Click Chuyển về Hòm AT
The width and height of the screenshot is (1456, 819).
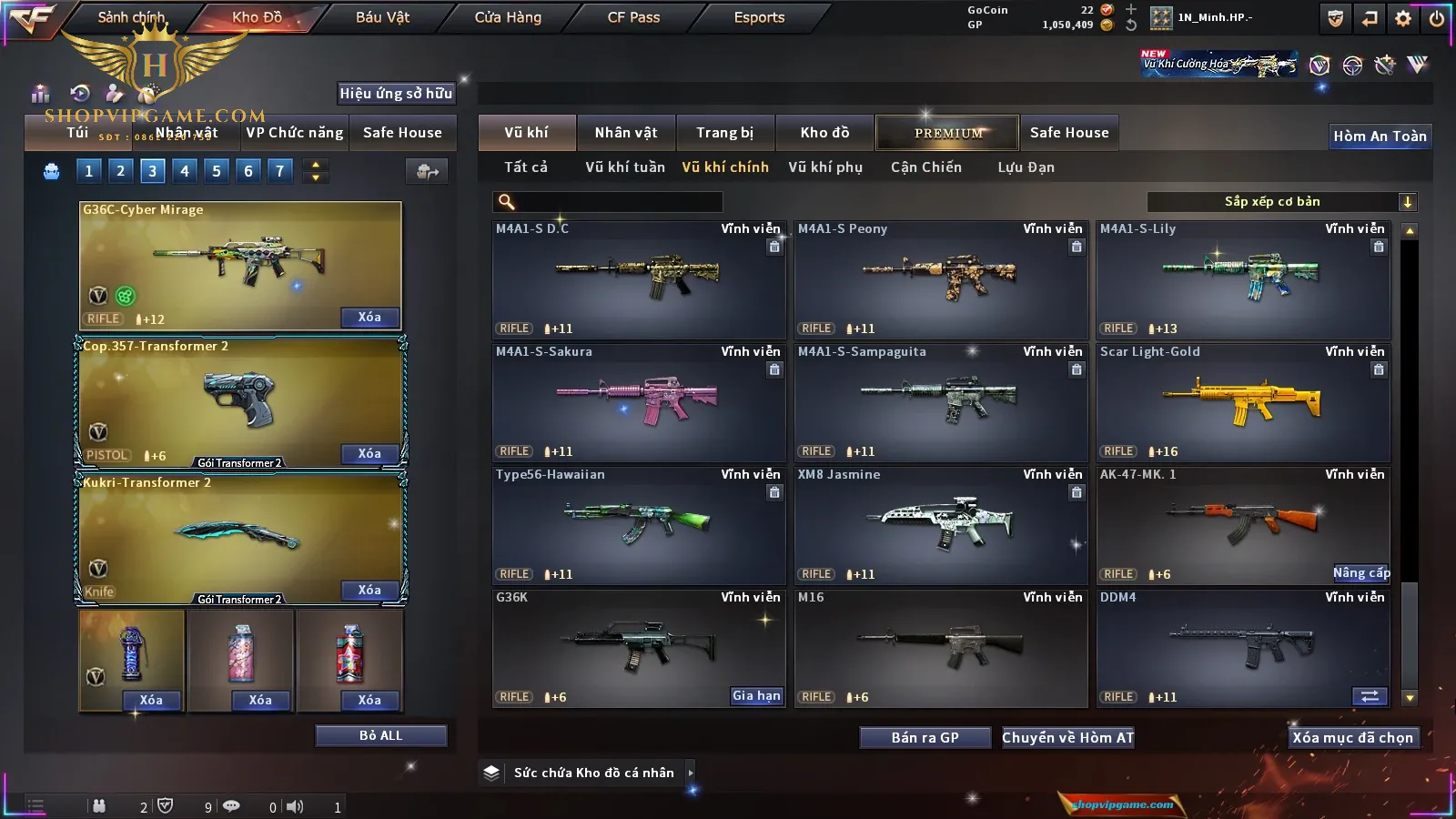[x=1067, y=738]
